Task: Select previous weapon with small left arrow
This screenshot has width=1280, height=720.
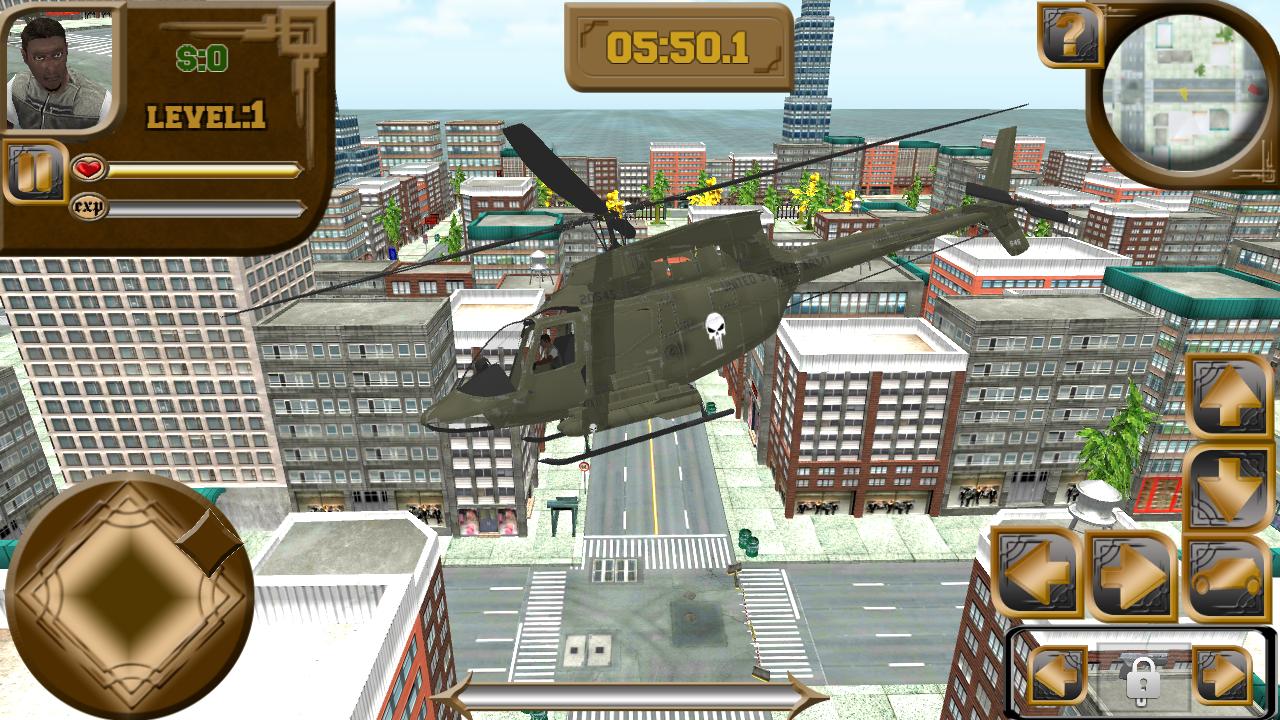Action: (x=1056, y=676)
